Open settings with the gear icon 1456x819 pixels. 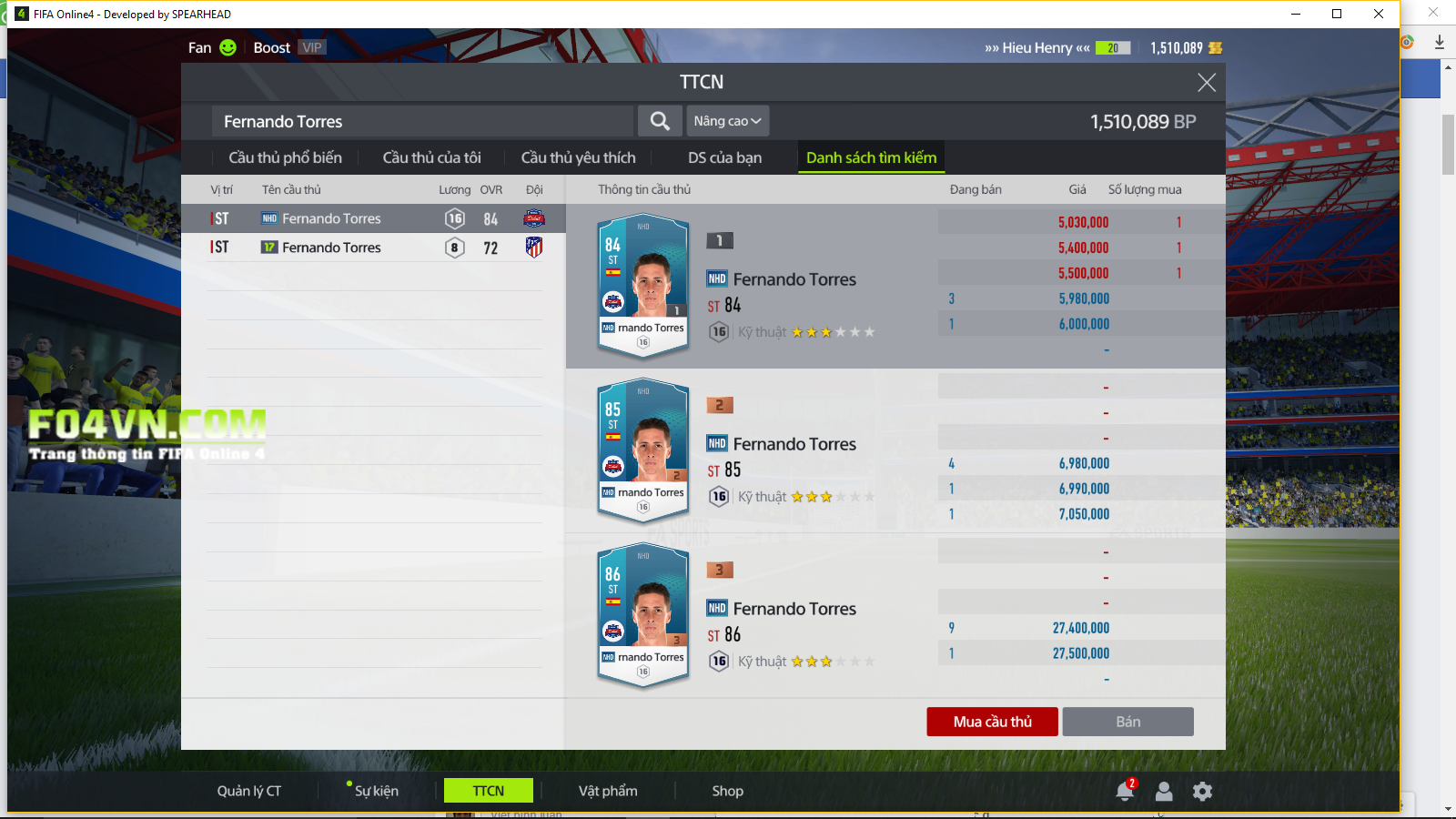(1202, 791)
